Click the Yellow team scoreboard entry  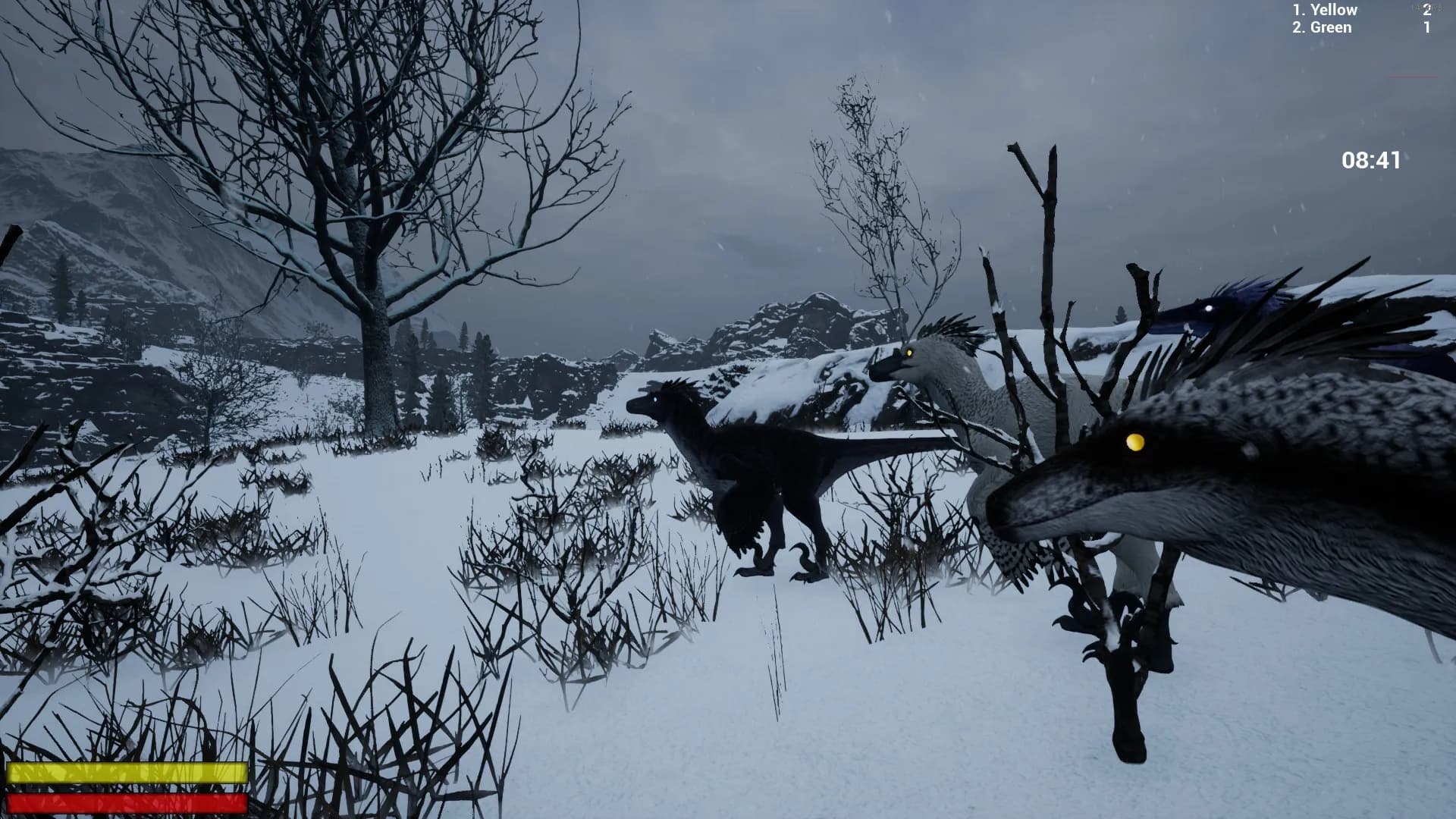click(1324, 10)
